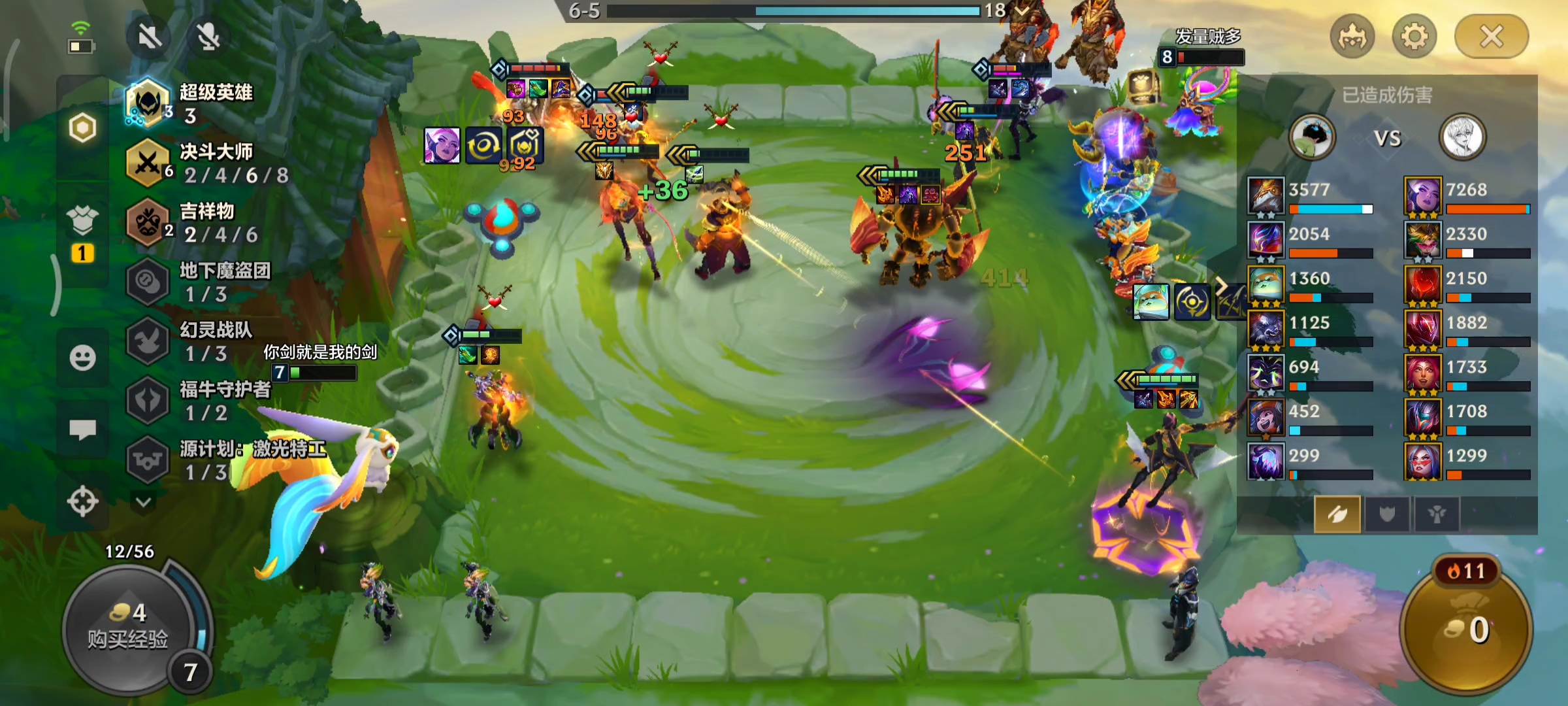
Task: Select the 吉祥物 trait entry
Action: [196, 222]
